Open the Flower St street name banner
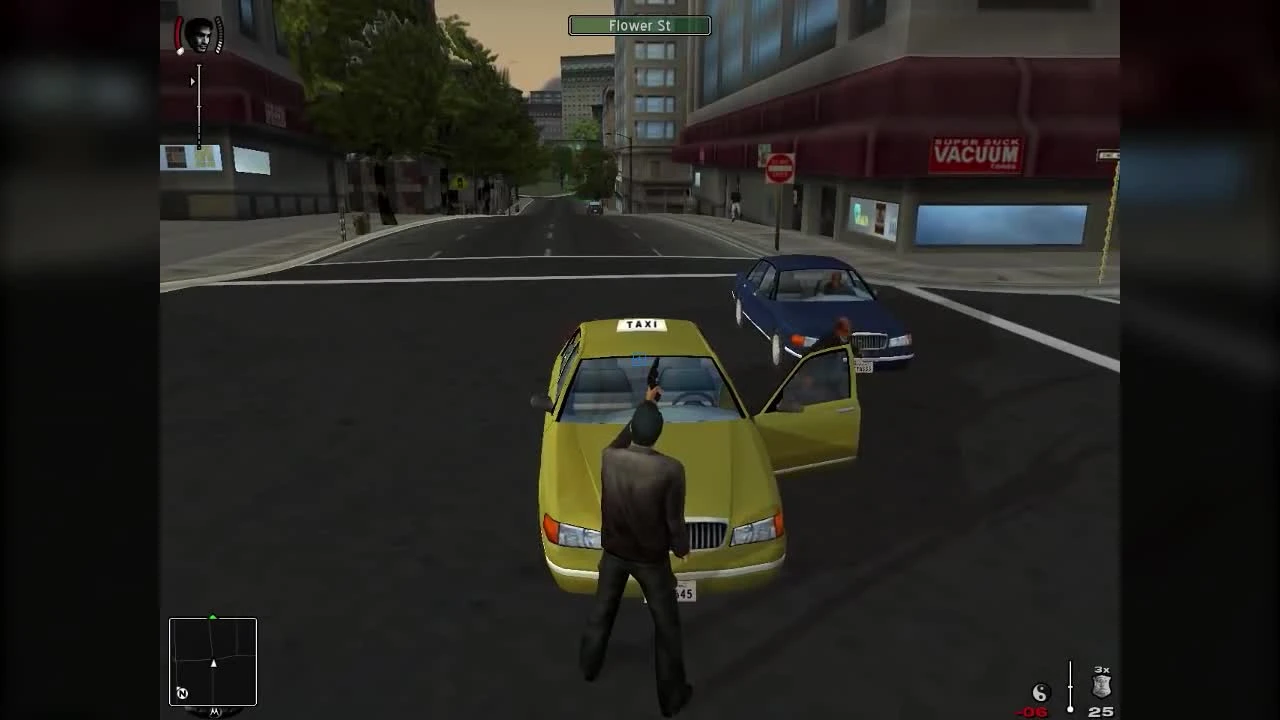Image resolution: width=1280 pixels, height=720 pixels. (639, 25)
